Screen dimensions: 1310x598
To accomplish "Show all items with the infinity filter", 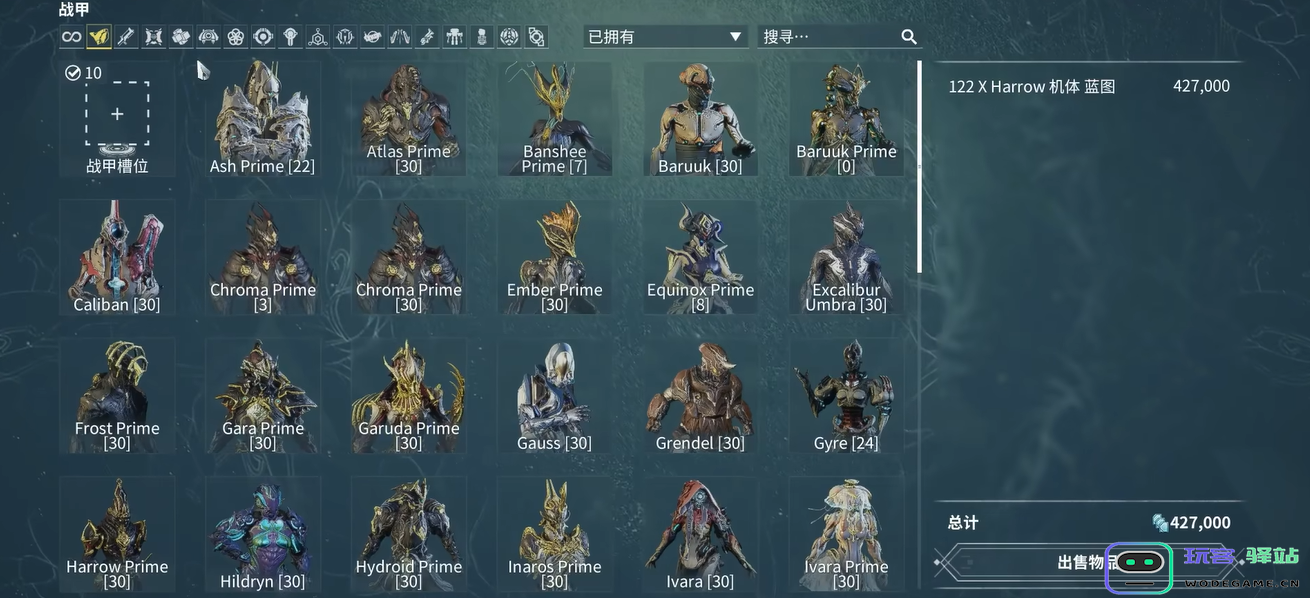I will coord(71,37).
